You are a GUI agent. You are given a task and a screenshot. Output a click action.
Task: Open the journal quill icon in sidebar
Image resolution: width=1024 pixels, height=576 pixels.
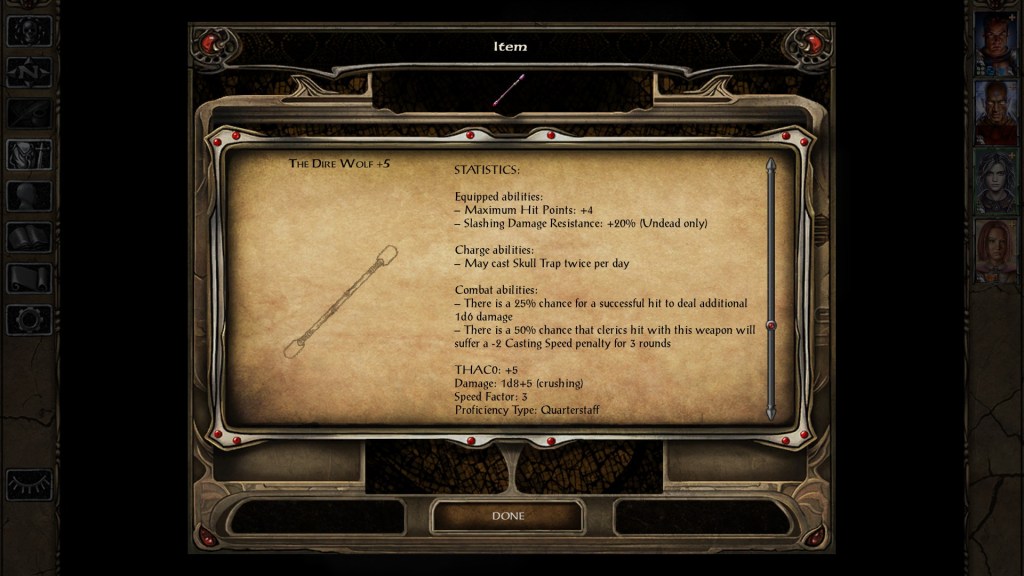(29, 113)
